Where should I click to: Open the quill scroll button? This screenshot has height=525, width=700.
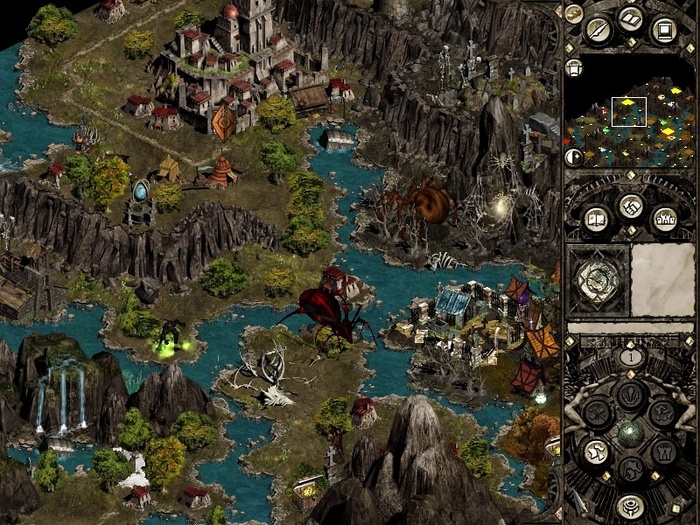click(x=599, y=30)
